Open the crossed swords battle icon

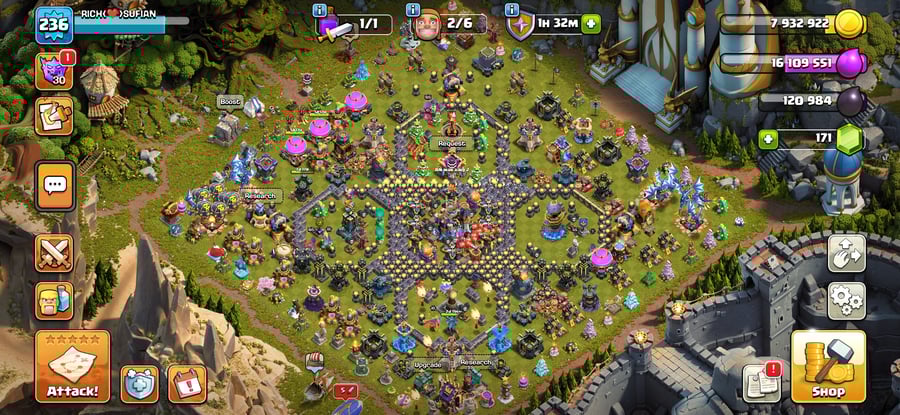[54, 254]
